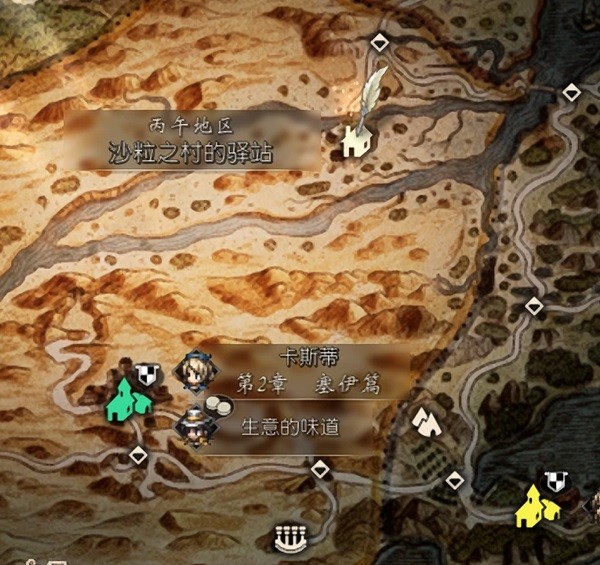600x565 pixels.
Task: Choose the 生意的味道 story entry
Action: (290, 427)
